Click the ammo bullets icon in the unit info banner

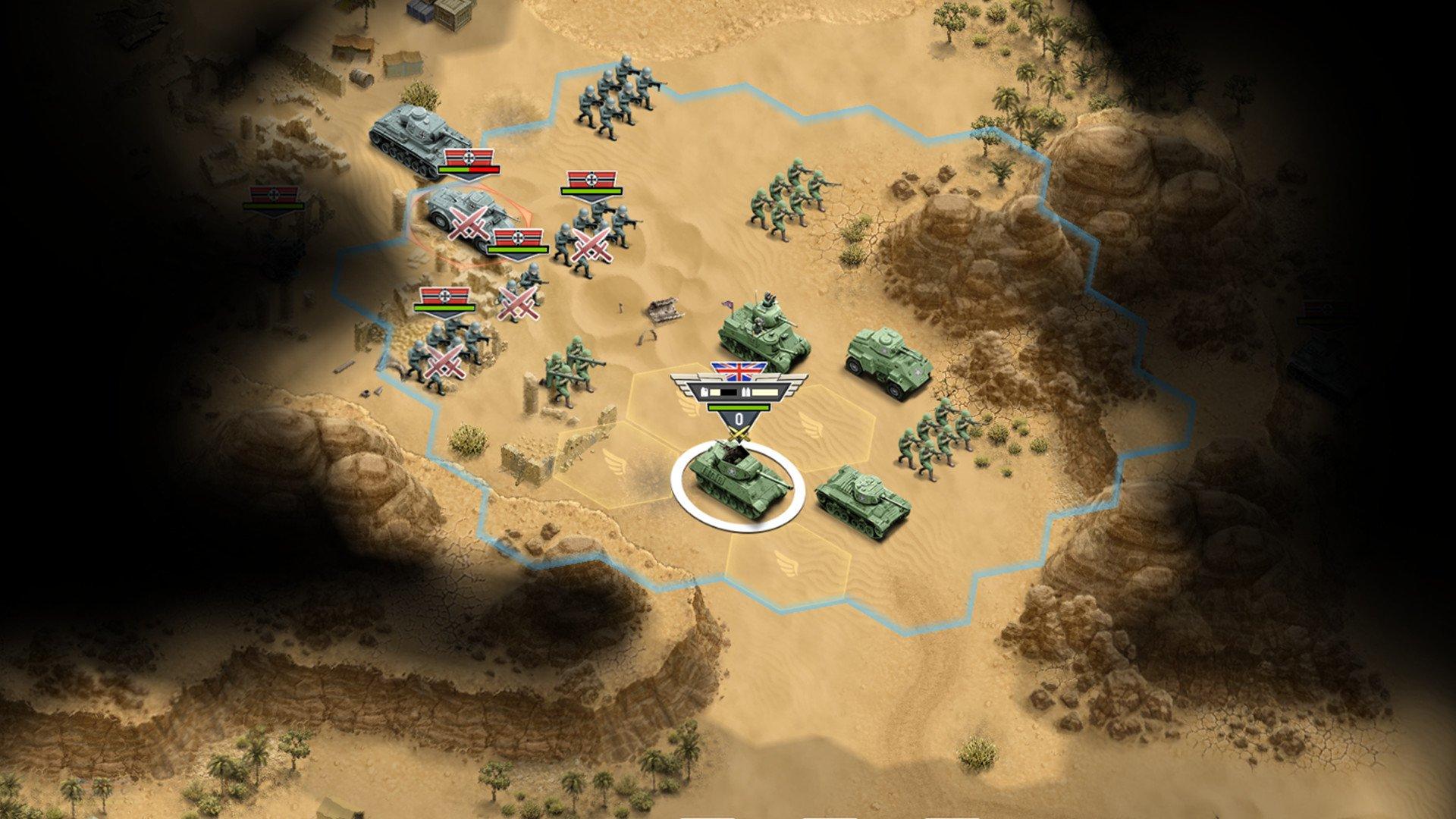(x=746, y=391)
